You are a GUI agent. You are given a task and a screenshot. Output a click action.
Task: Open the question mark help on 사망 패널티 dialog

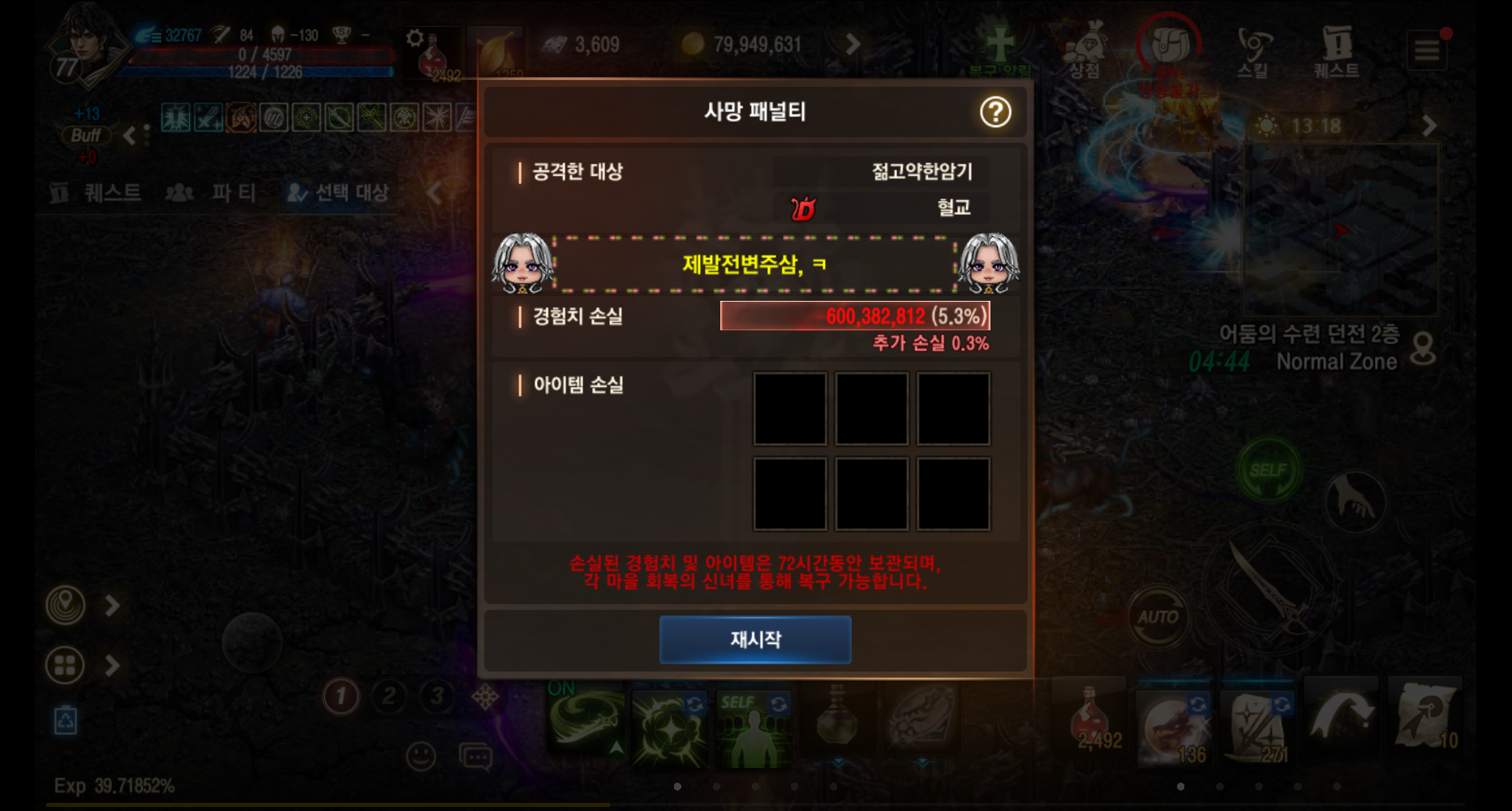tap(996, 113)
